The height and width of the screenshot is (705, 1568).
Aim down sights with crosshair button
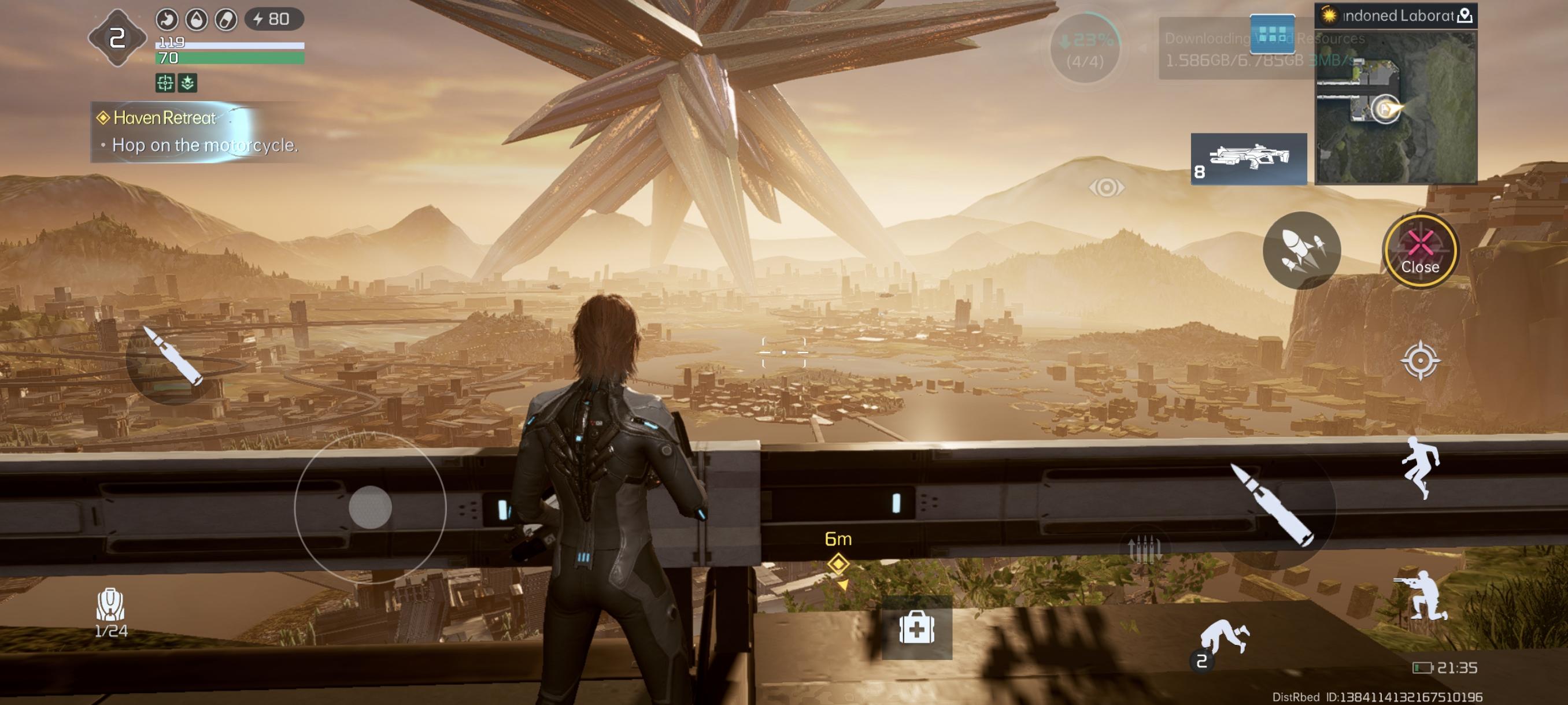[x=1419, y=361]
